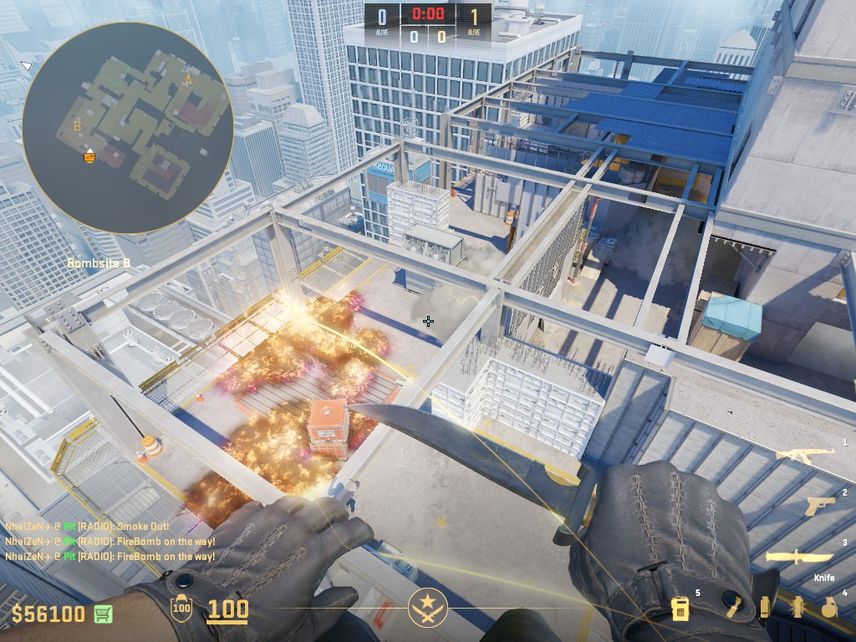Select the AK-47 rifle weapon slot
The width and height of the screenshot is (856, 642).
point(804,455)
